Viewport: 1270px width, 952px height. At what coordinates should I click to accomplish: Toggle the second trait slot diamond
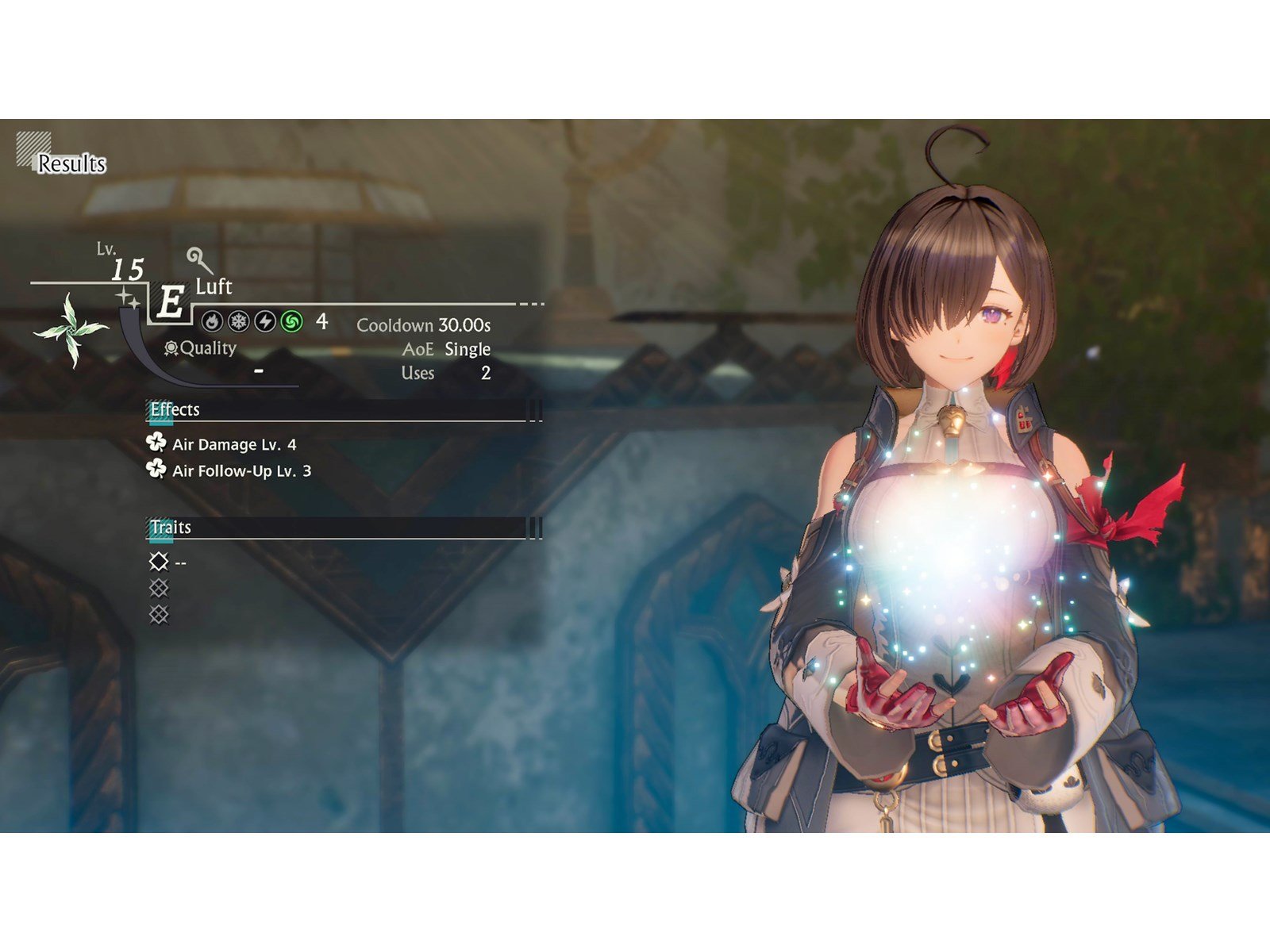pos(160,588)
